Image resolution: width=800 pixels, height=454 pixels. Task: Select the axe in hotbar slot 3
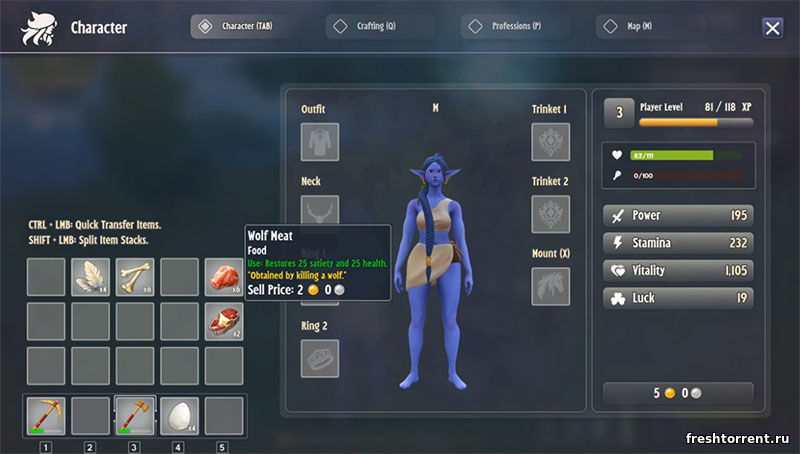135,416
